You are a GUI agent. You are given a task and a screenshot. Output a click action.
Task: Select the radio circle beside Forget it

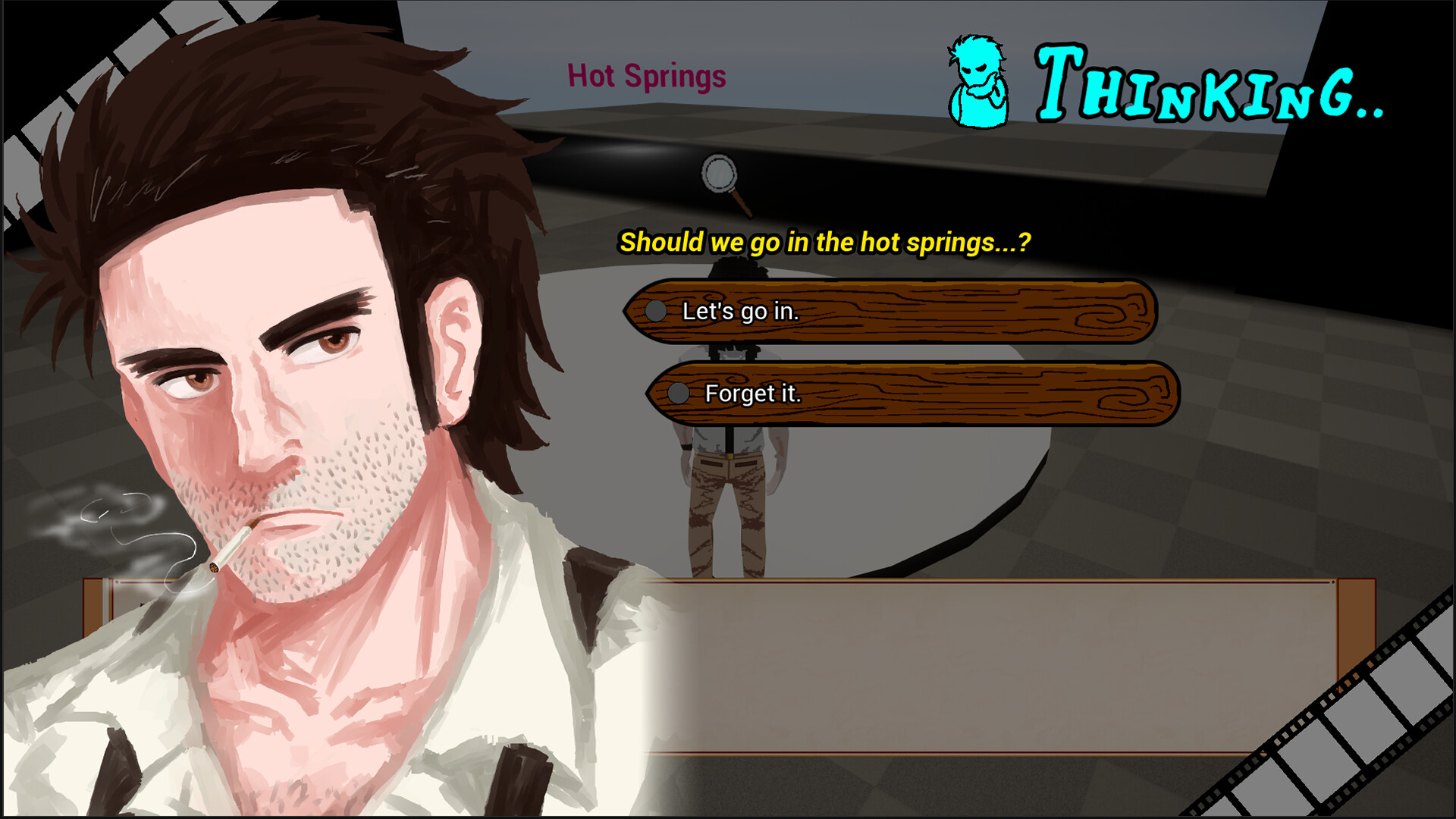677,394
